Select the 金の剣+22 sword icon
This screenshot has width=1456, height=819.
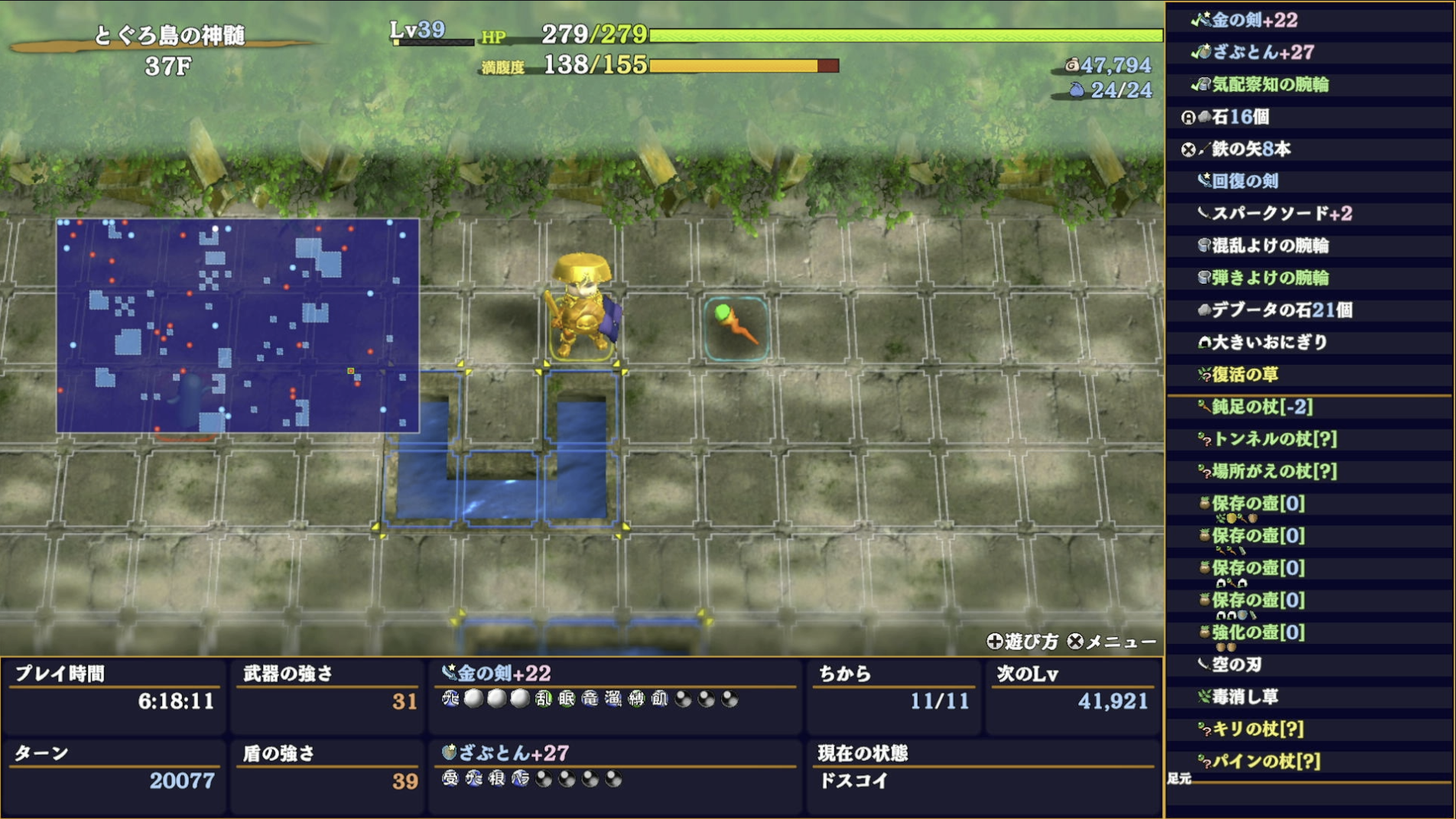tap(1204, 21)
